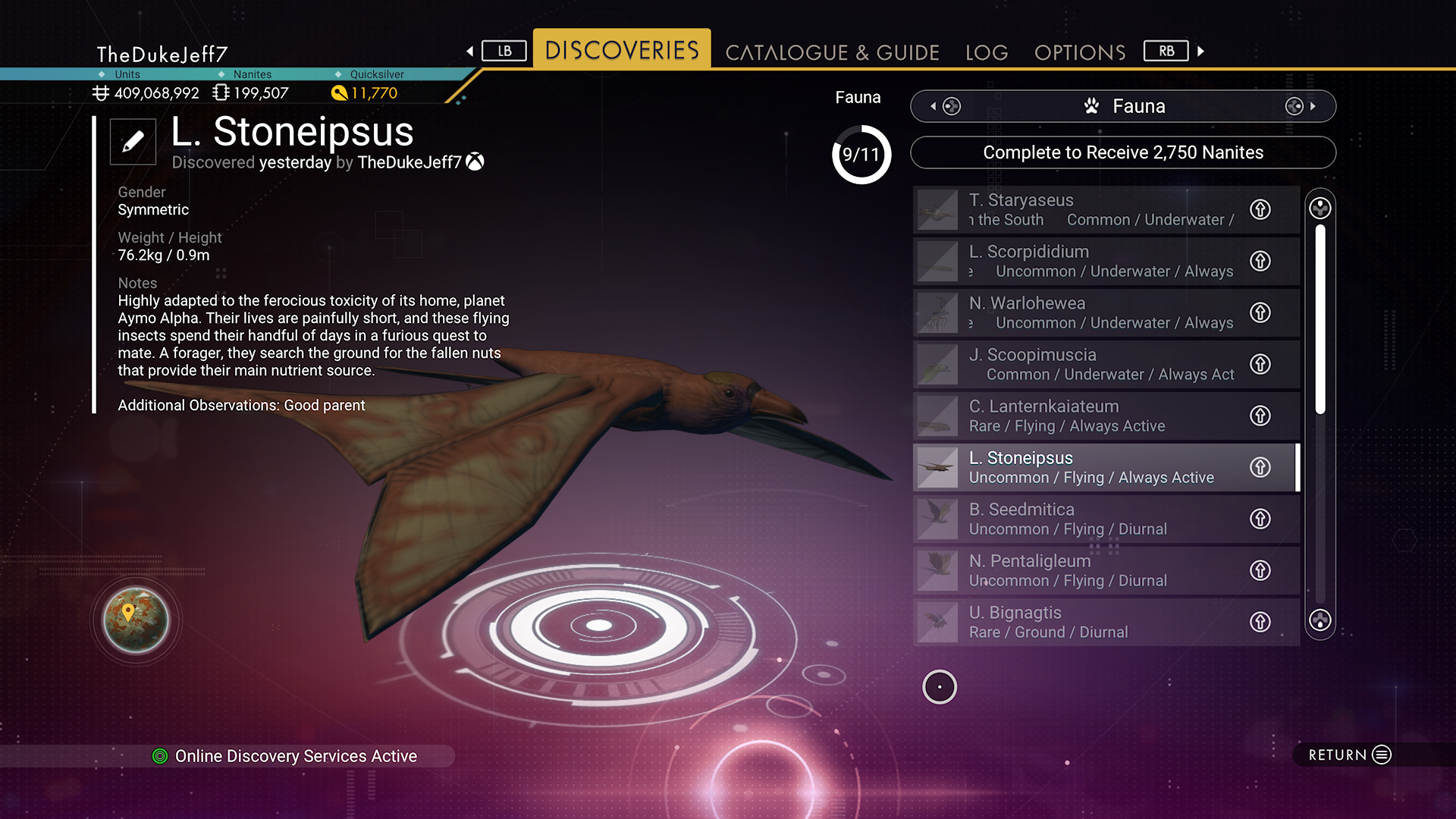The image size is (1456, 819).
Task: Go to the Options tab
Action: [x=1080, y=52]
